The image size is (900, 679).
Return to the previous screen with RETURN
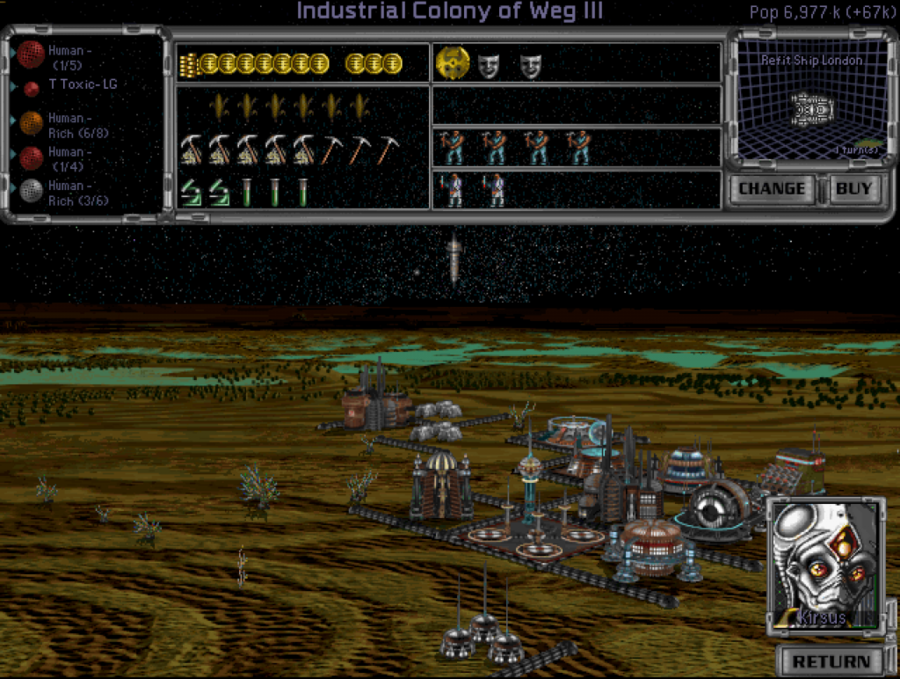click(831, 661)
